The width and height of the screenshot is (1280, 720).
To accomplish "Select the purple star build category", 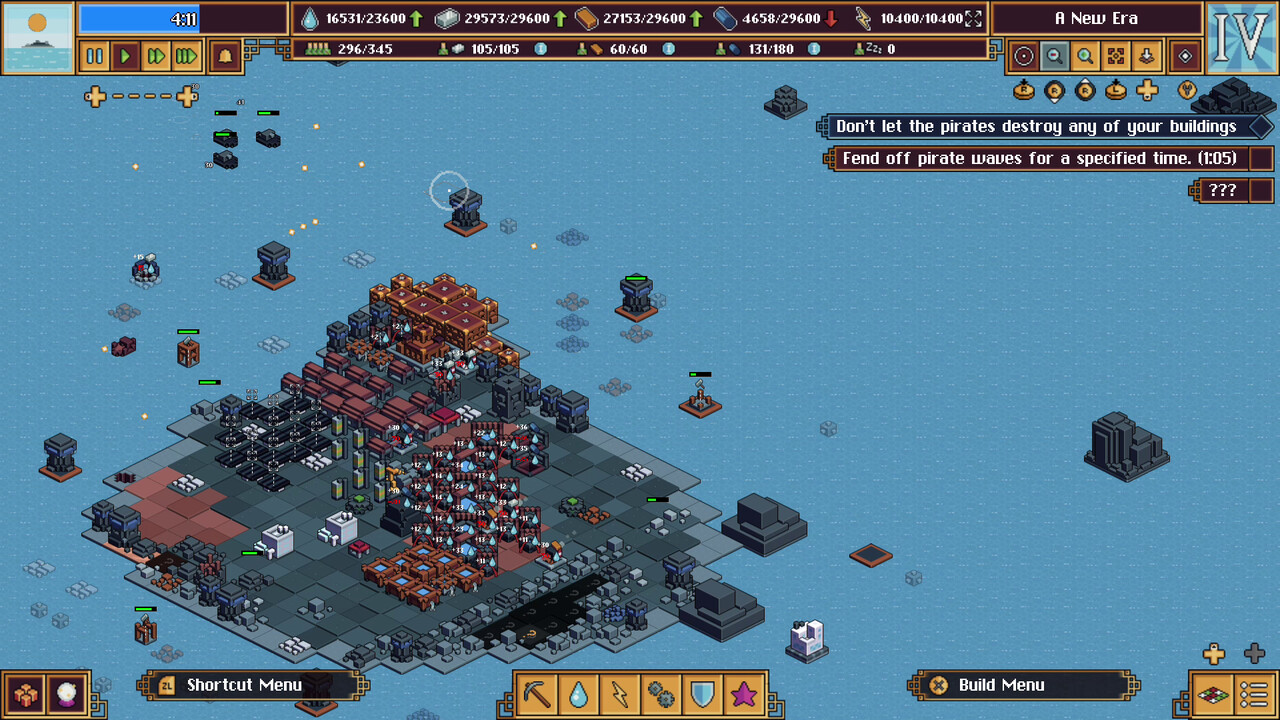I will pos(743,693).
